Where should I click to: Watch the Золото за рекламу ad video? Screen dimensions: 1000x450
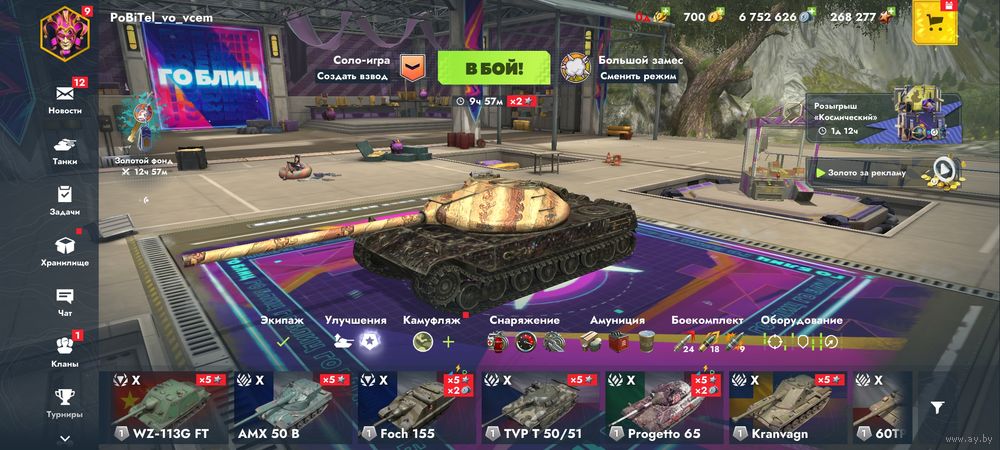942,169
